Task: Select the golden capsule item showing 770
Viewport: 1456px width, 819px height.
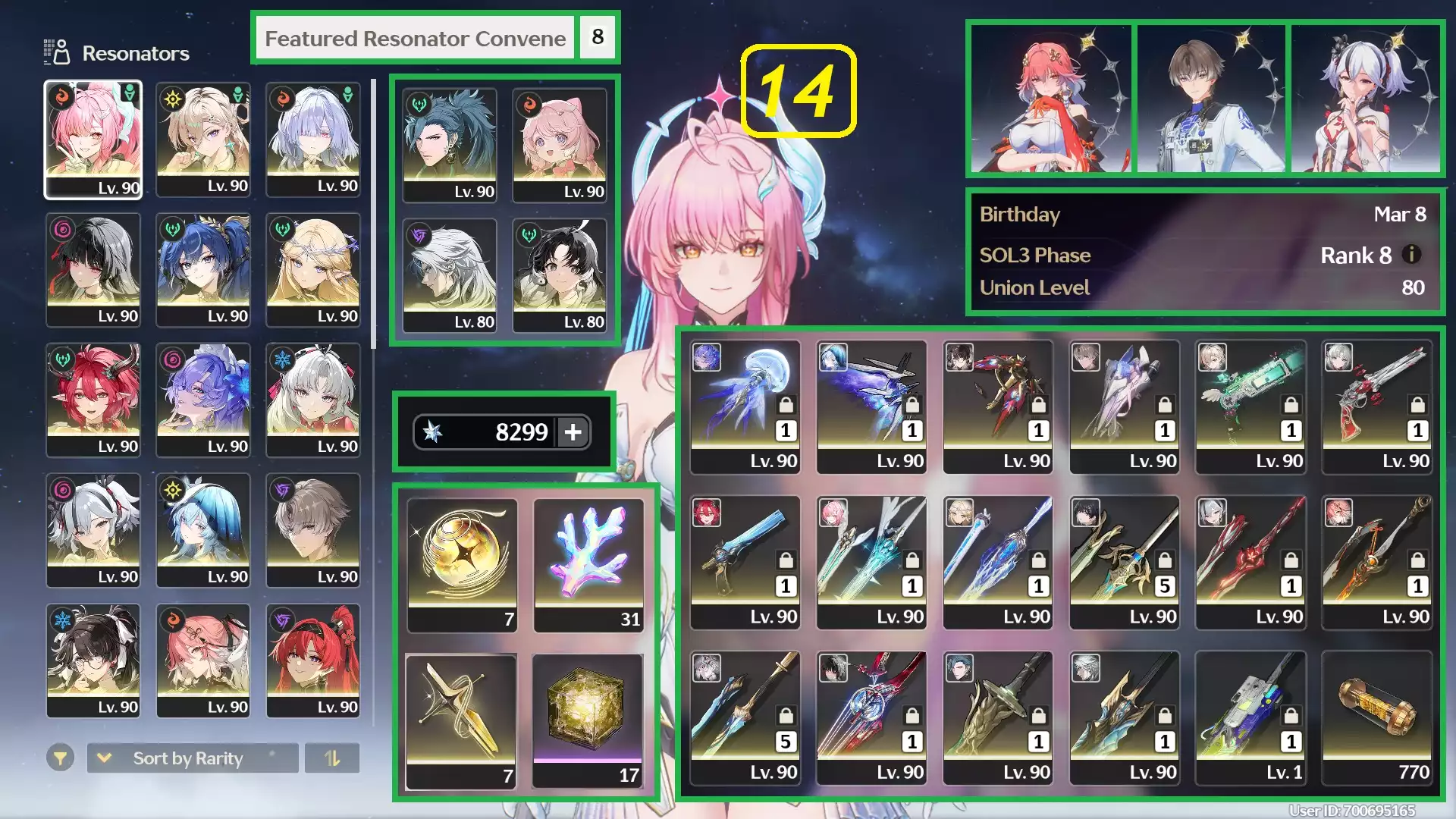Action: click(1377, 717)
